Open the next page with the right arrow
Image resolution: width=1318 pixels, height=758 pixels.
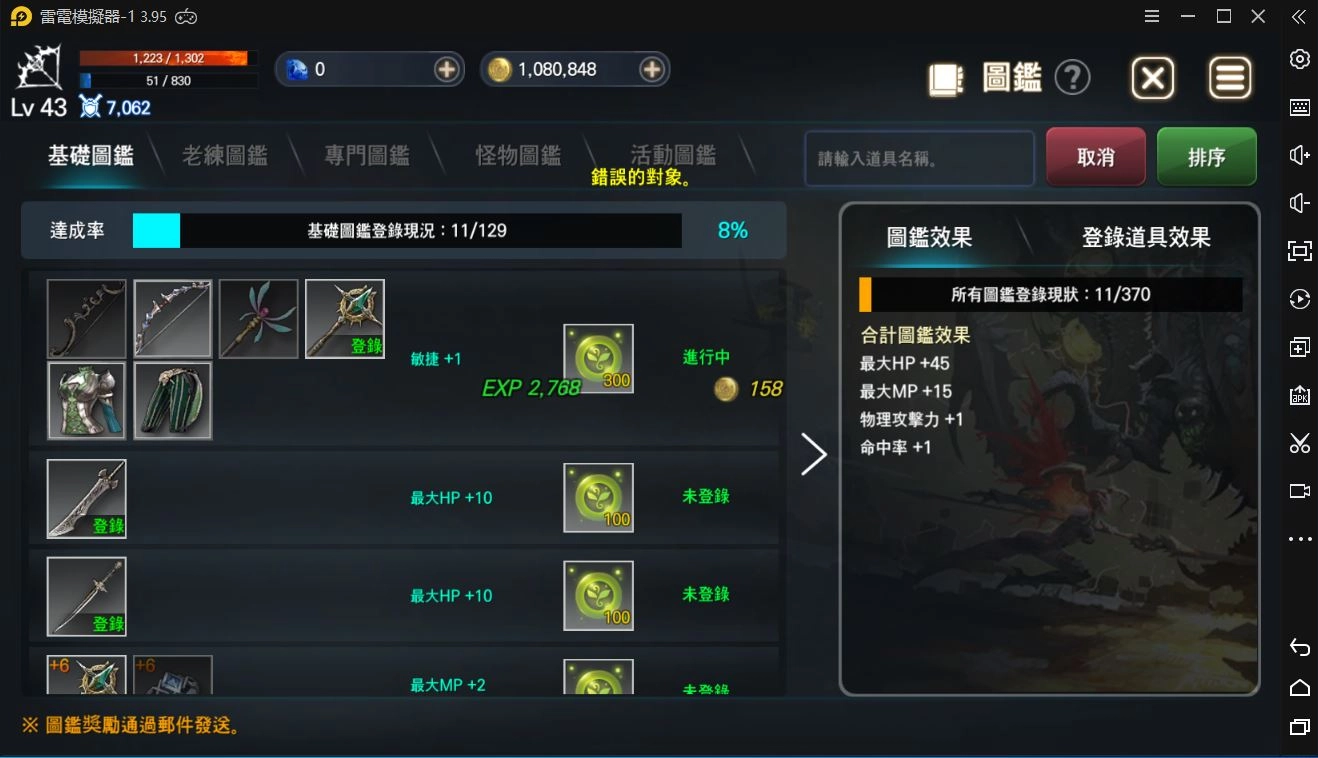[x=813, y=454]
